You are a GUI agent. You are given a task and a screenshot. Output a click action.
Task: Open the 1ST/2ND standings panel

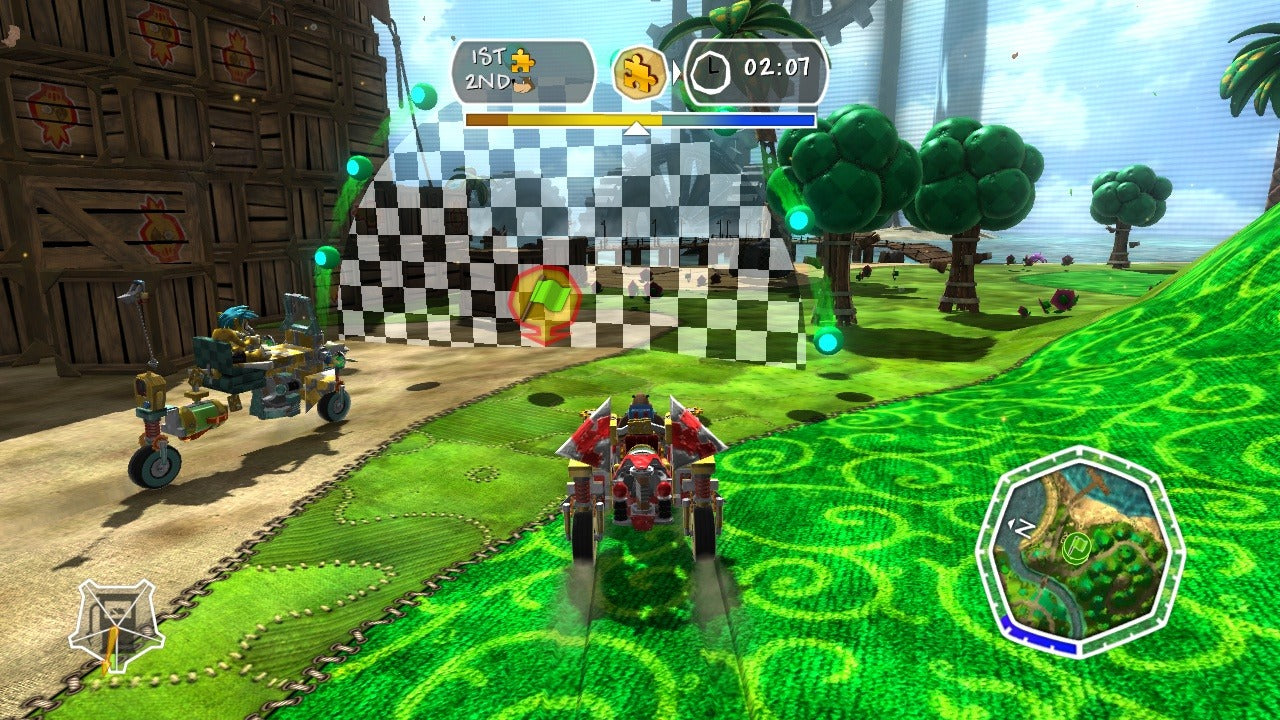click(523, 70)
